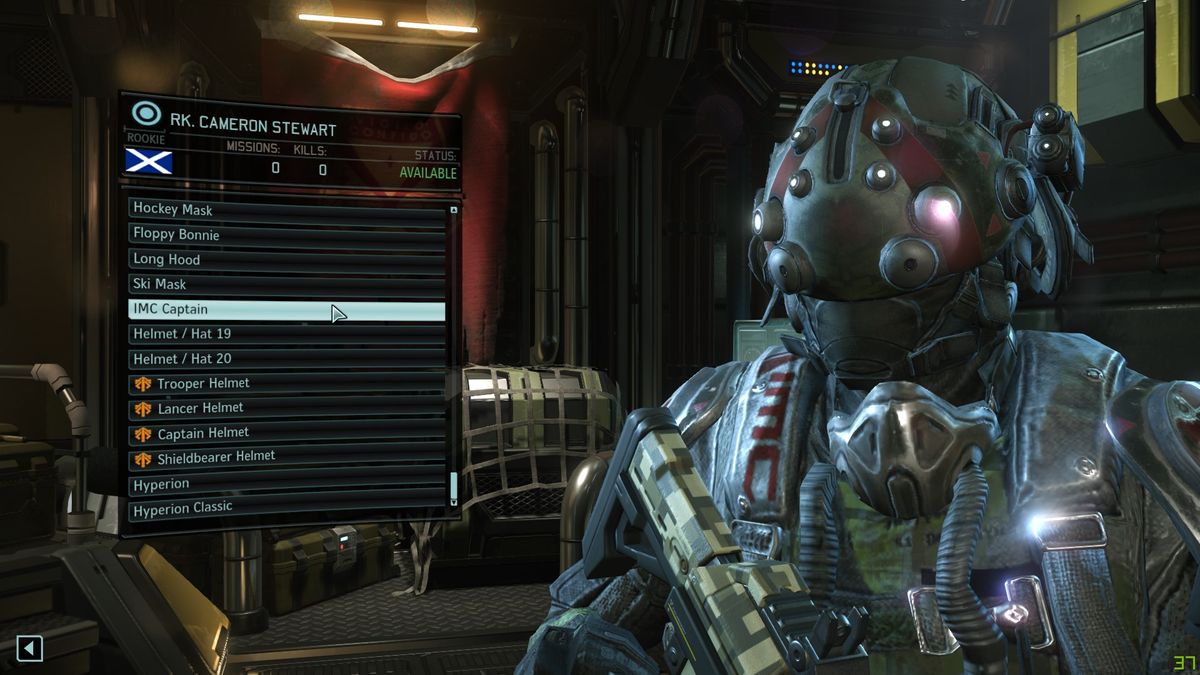Select Ski Mask from the list
This screenshot has width=1200, height=675.
coord(287,284)
